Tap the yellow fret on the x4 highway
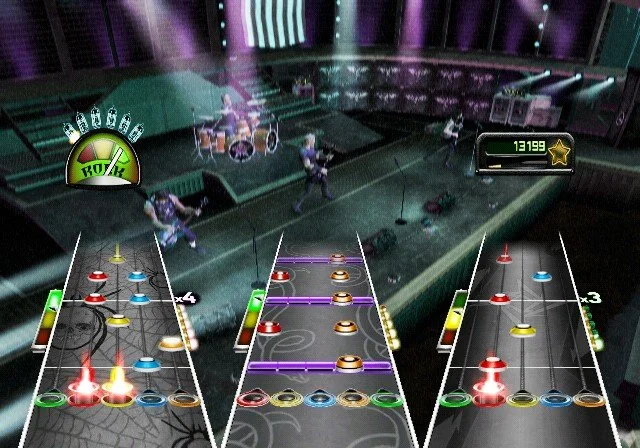Viewport: 640px width, 448px height. (x=116, y=400)
